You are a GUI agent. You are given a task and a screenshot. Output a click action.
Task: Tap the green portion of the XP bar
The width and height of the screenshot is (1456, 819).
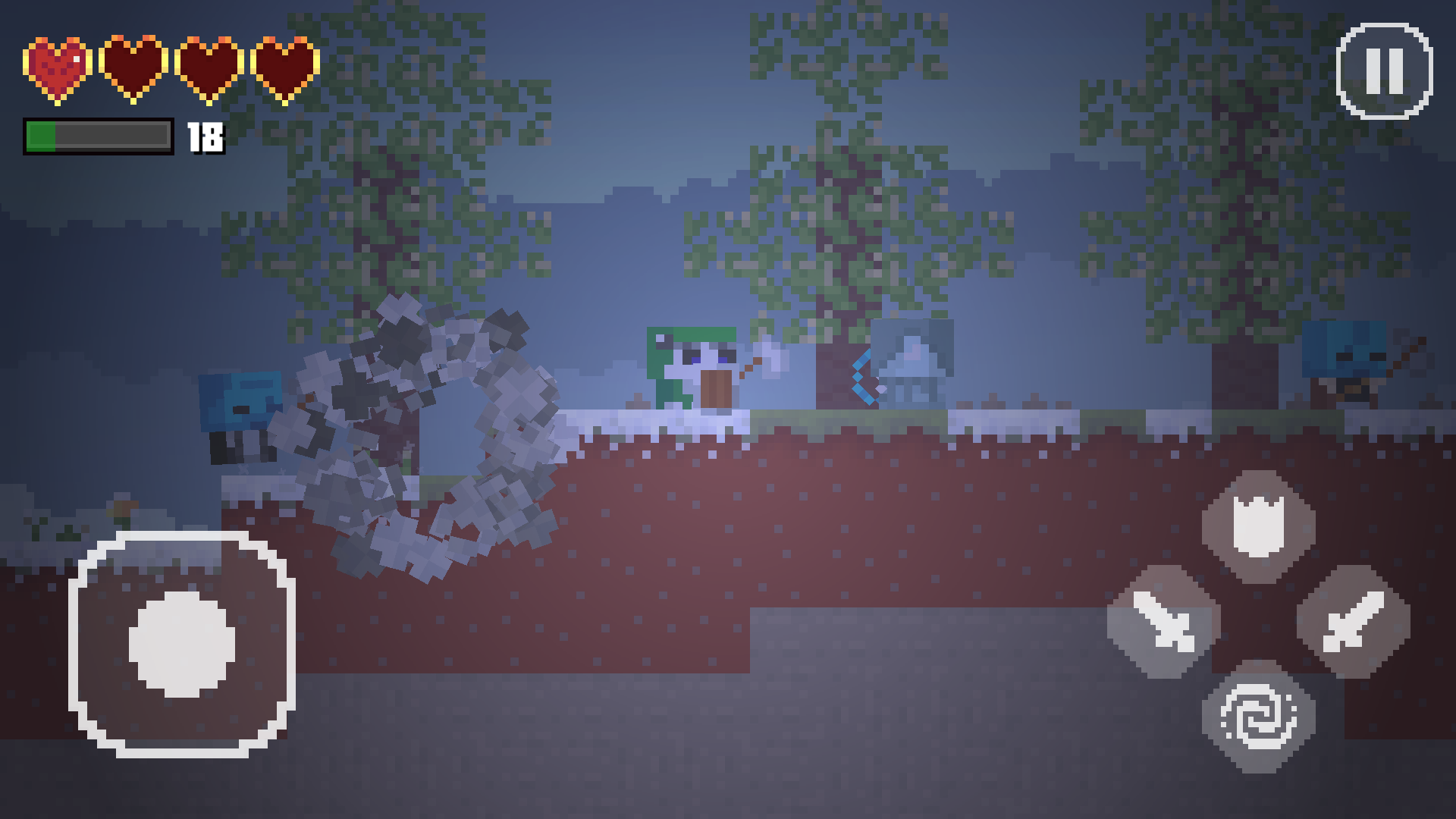tap(42, 136)
